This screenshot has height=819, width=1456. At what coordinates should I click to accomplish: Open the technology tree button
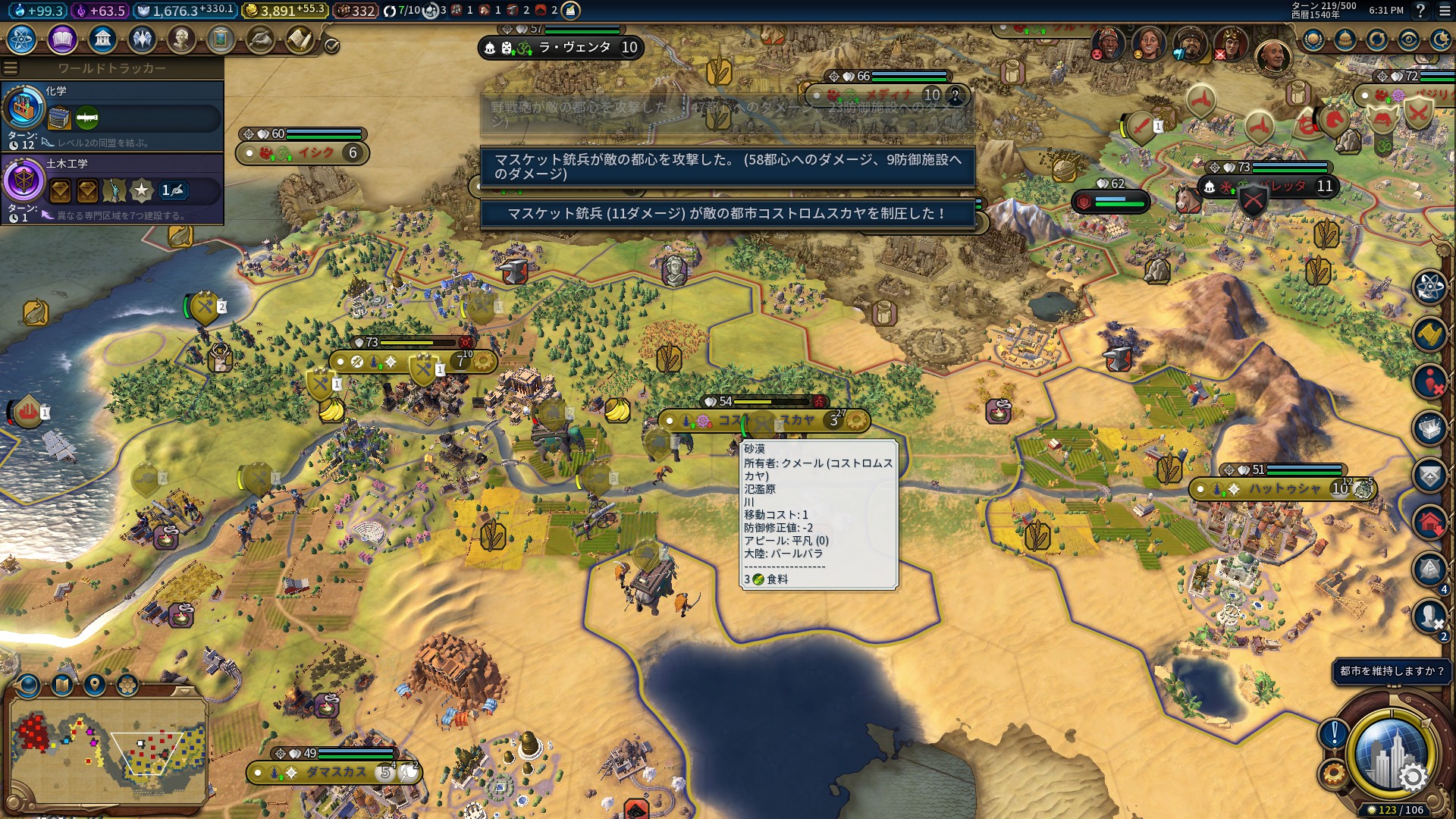coord(22,39)
